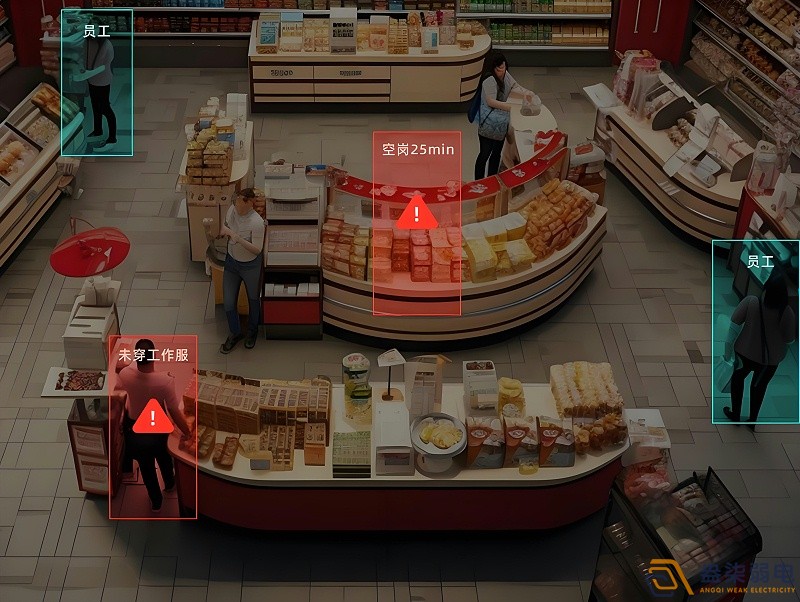The height and width of the screenshot is (602, 800).
Task: Open the 未穿工作服 alert label
Action: click(153, 355)
